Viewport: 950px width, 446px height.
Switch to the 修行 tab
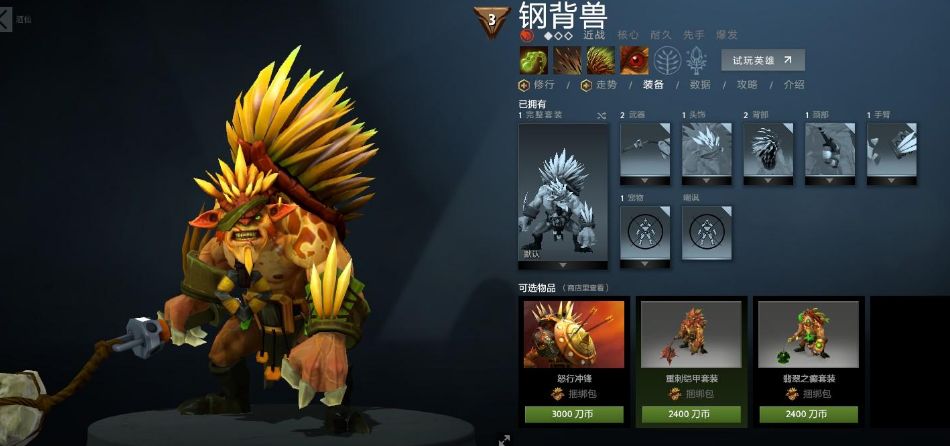click(x=538, y=85)
